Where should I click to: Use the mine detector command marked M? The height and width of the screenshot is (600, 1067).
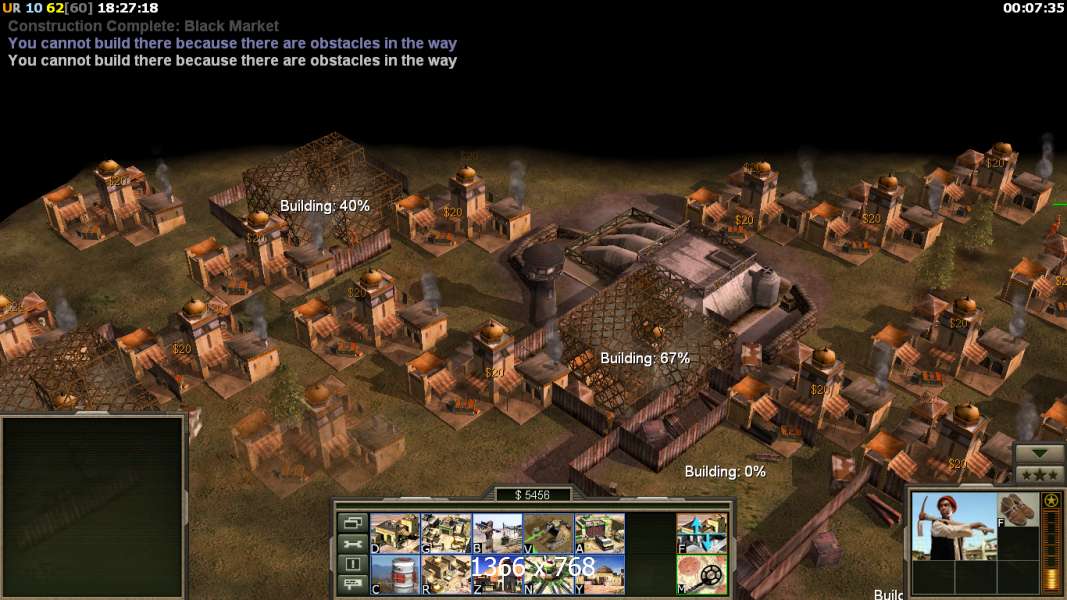point(702,575)
